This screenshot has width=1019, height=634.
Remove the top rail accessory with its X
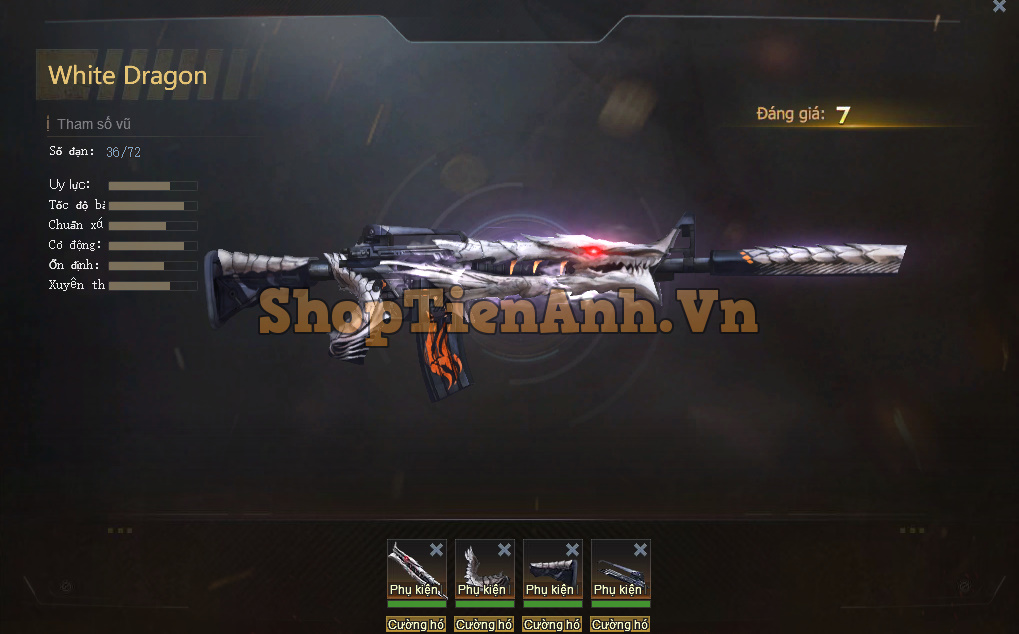pyautogui.click(x=640, y=550)
